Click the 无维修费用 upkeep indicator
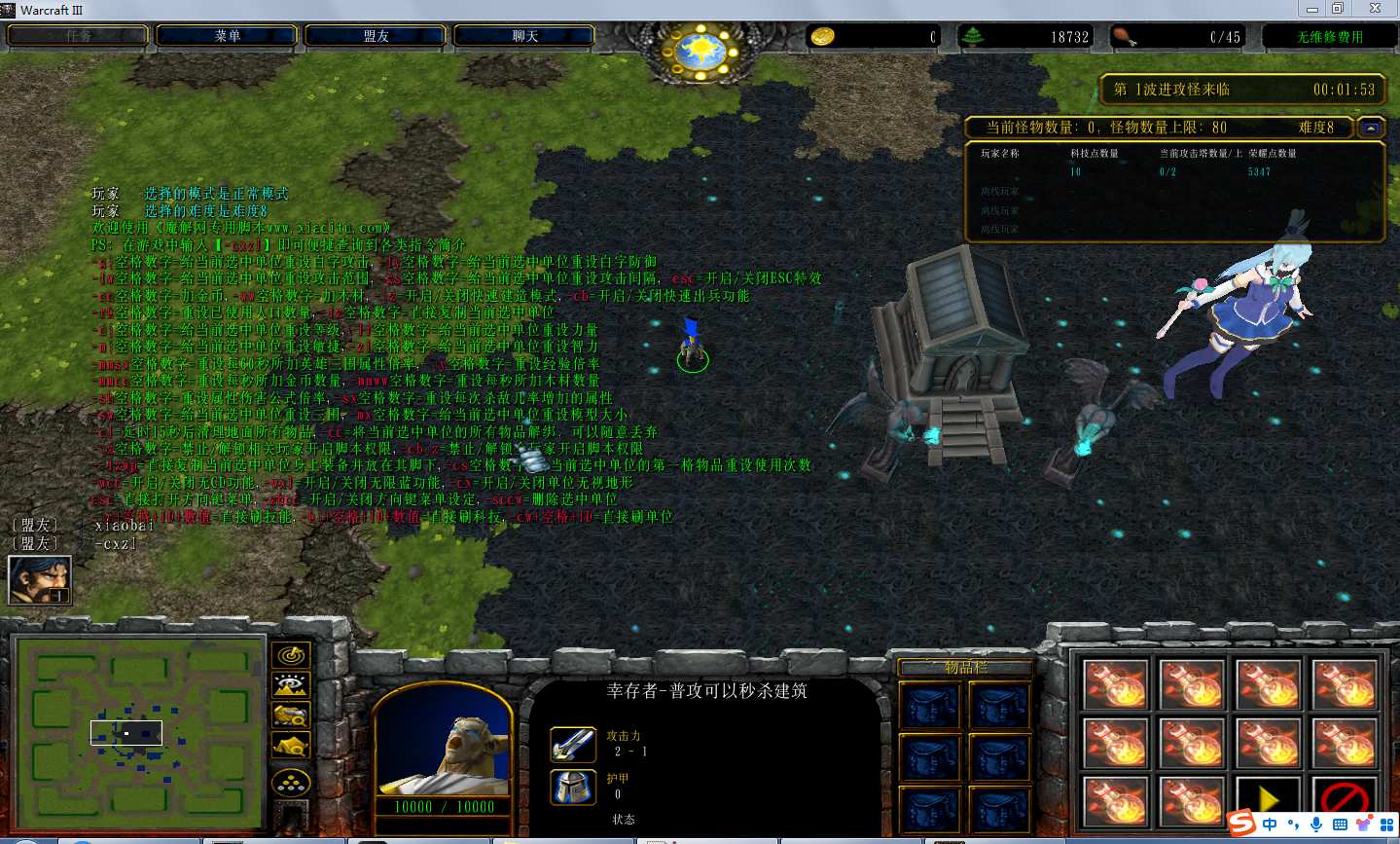 tap(1329, 37)
